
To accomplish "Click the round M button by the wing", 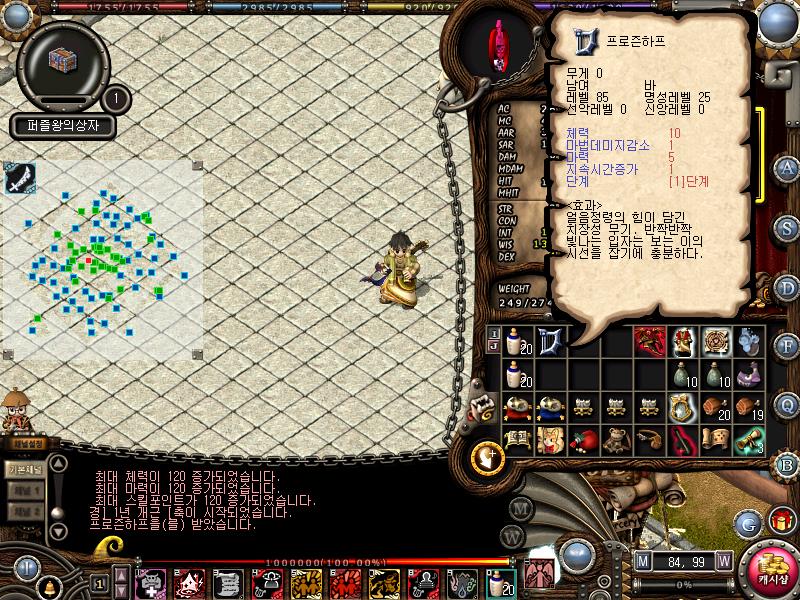I will [x=520, y=507].
